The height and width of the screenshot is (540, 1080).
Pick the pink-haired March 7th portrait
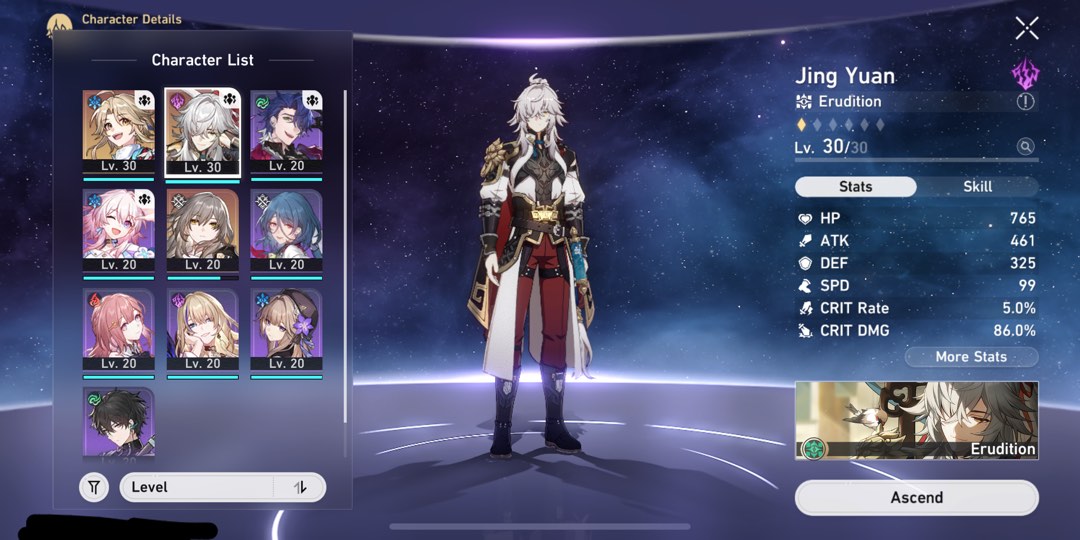[x=118, y=230]
